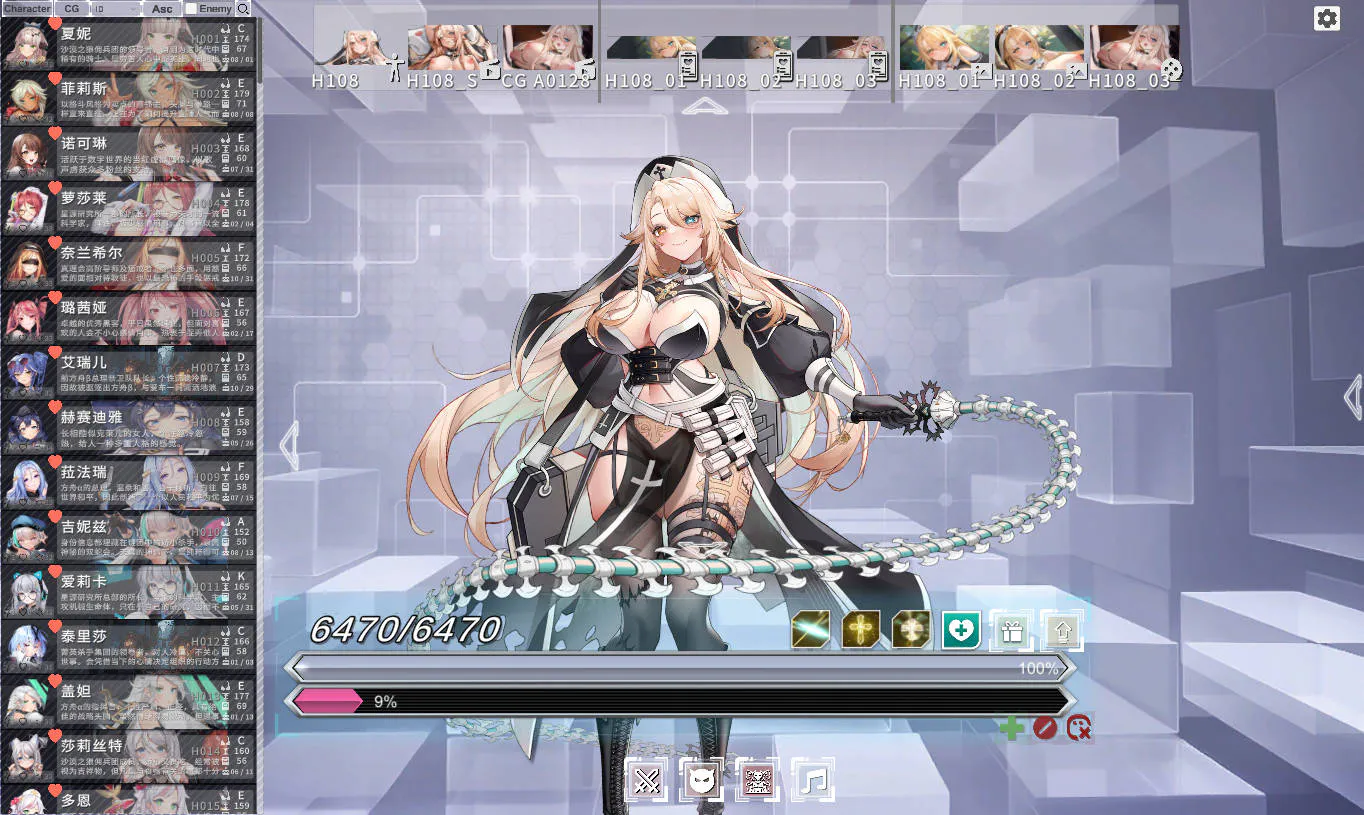The width and height of the screenshot is (1364, 815).
Task: Click the teal heart heal icon
Action: (961, 630)
